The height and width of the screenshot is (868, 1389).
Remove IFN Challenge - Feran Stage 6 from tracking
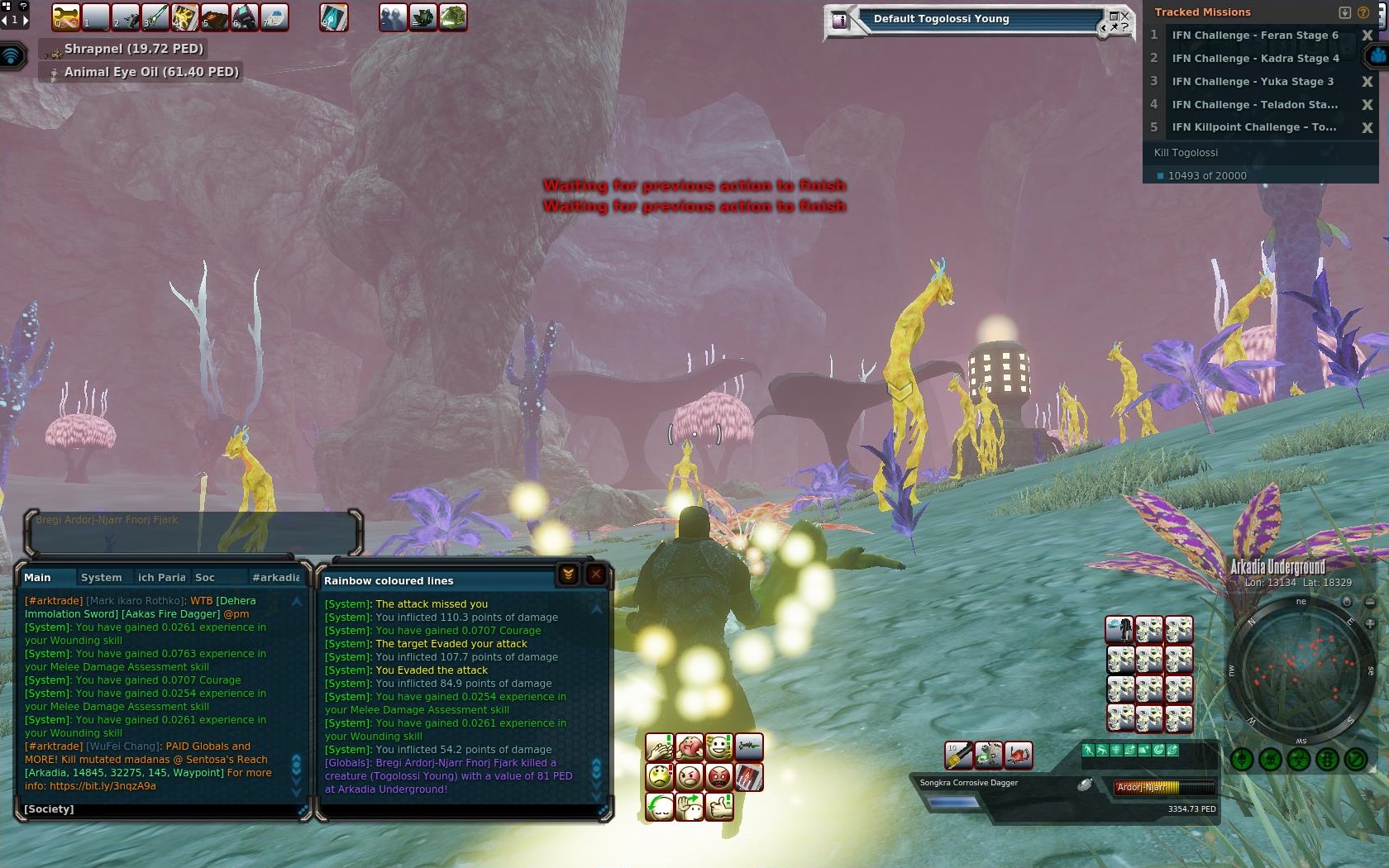click(x=1367, y=36)
